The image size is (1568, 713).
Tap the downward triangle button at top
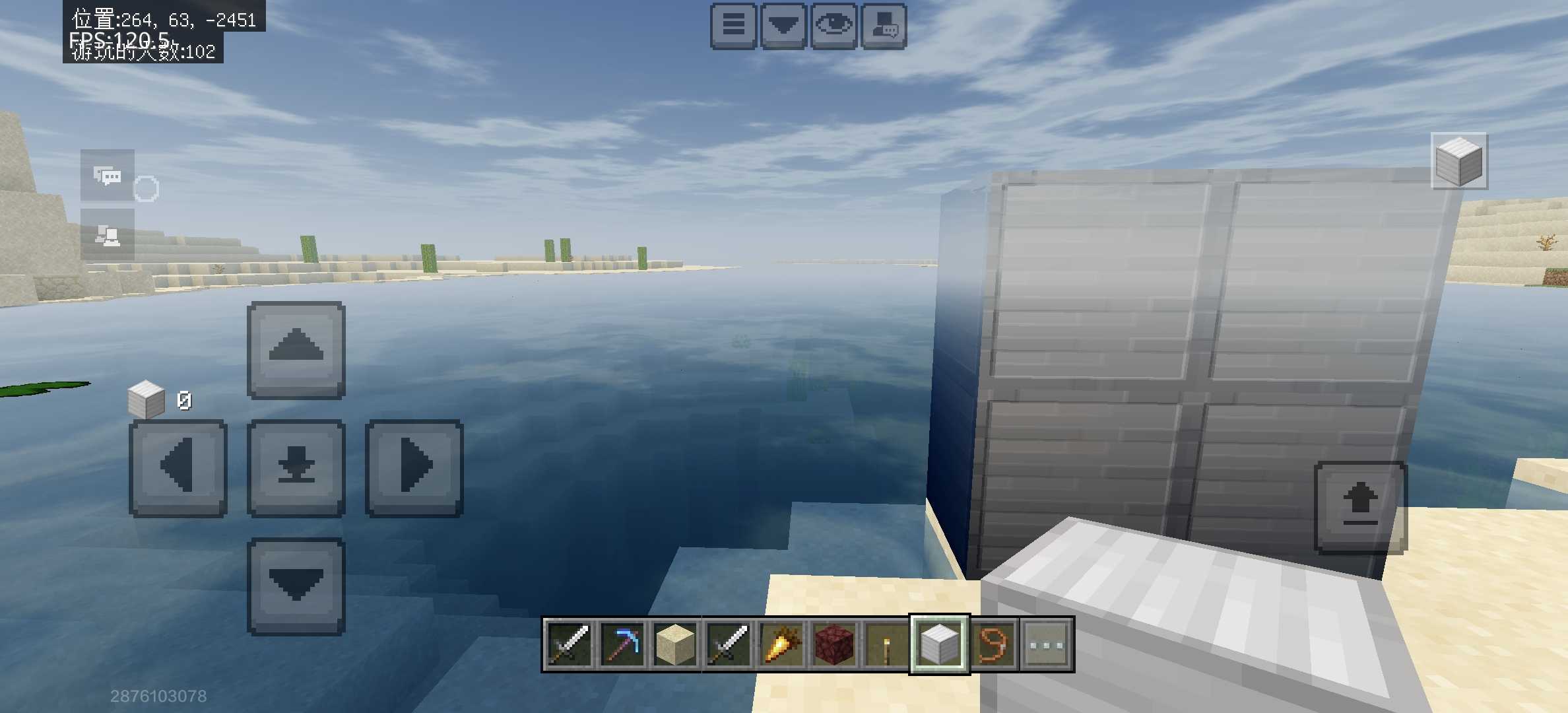pos(783,26)
